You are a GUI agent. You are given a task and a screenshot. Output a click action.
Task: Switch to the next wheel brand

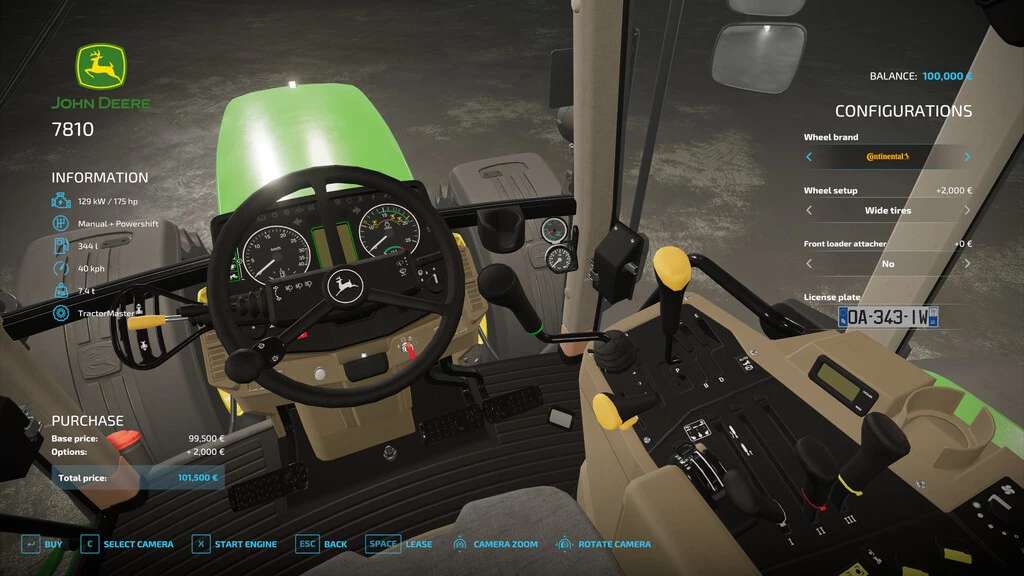tap(967, 157)
